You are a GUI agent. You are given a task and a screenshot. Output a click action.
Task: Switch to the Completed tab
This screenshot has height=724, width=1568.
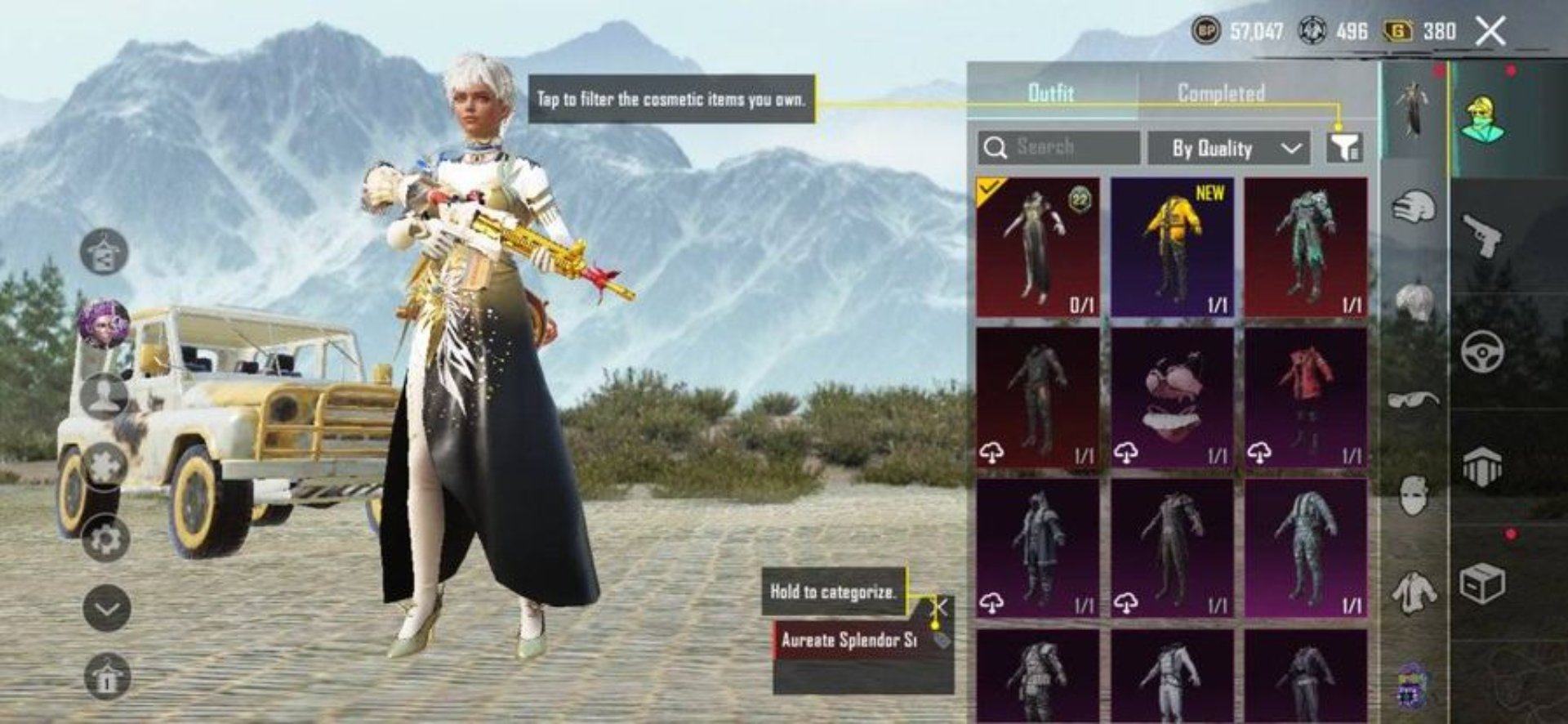point(1220,93)
